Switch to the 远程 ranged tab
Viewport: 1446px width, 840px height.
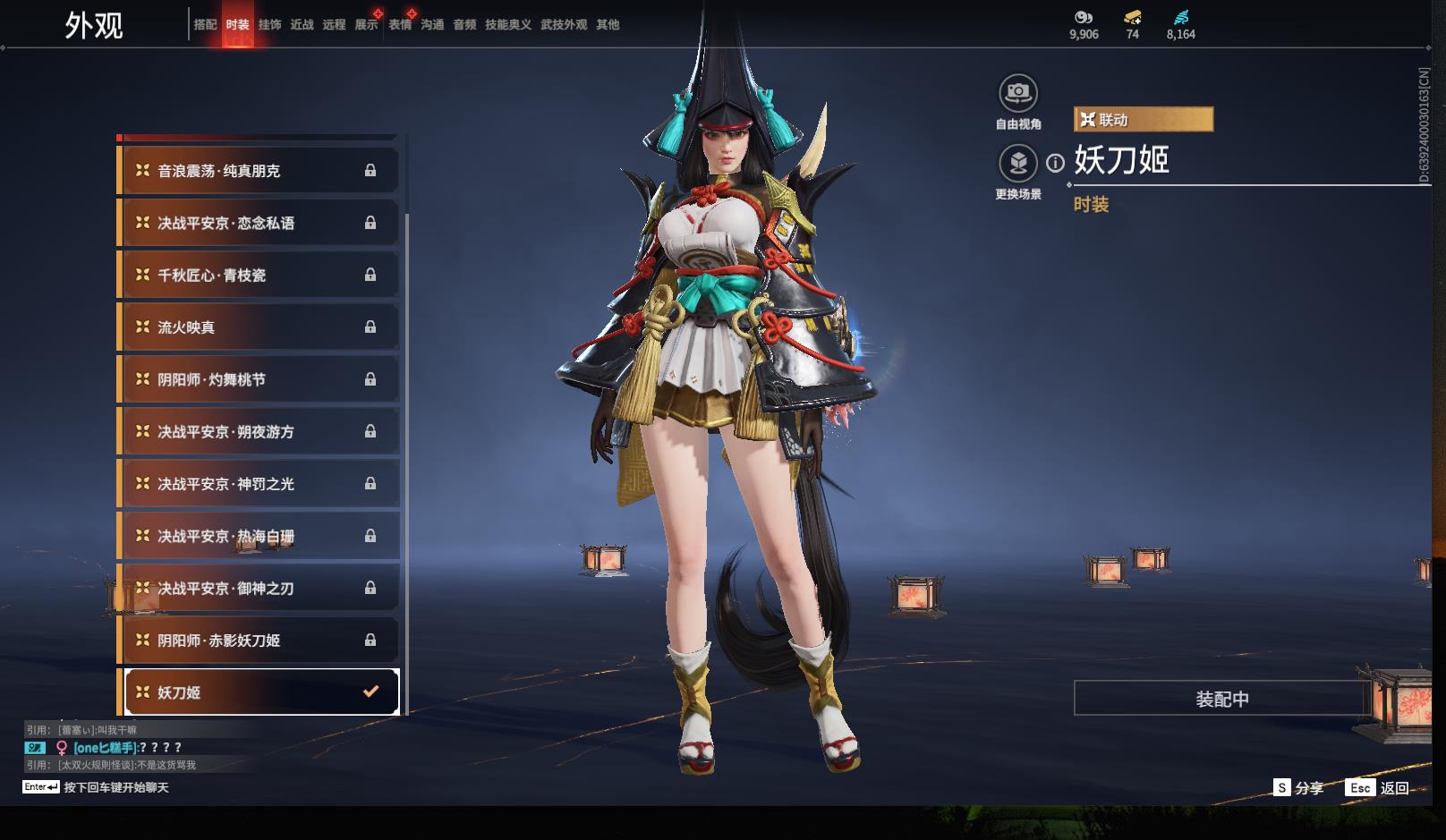[x=334, y=25]
